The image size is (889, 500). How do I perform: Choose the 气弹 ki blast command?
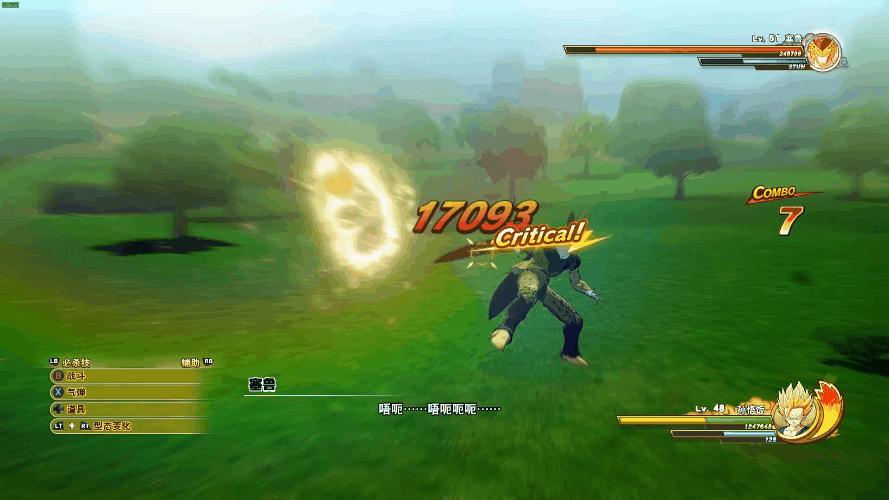coord(78,392)
